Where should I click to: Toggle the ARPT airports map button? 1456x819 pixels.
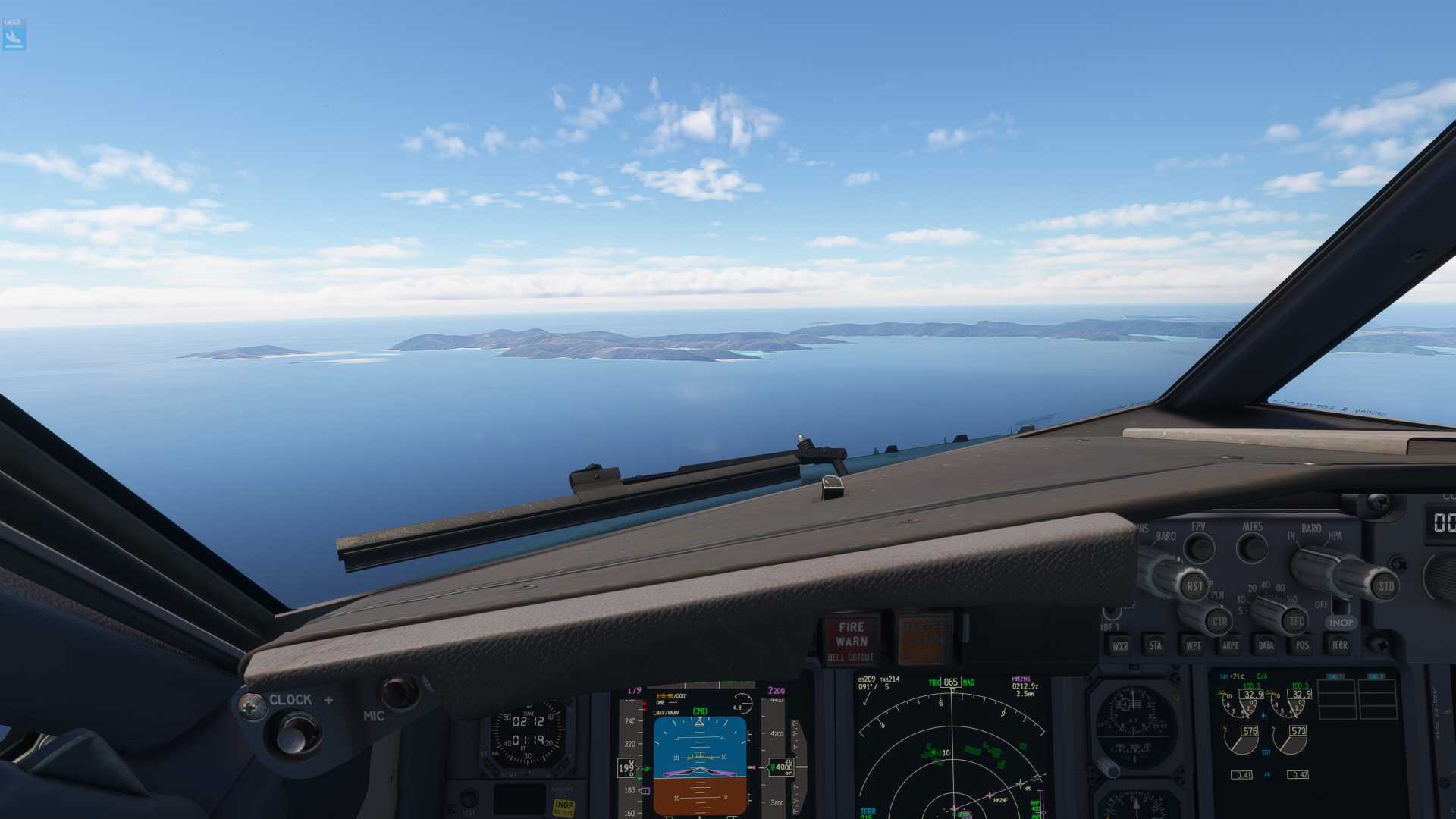(x=1229, y=645)
